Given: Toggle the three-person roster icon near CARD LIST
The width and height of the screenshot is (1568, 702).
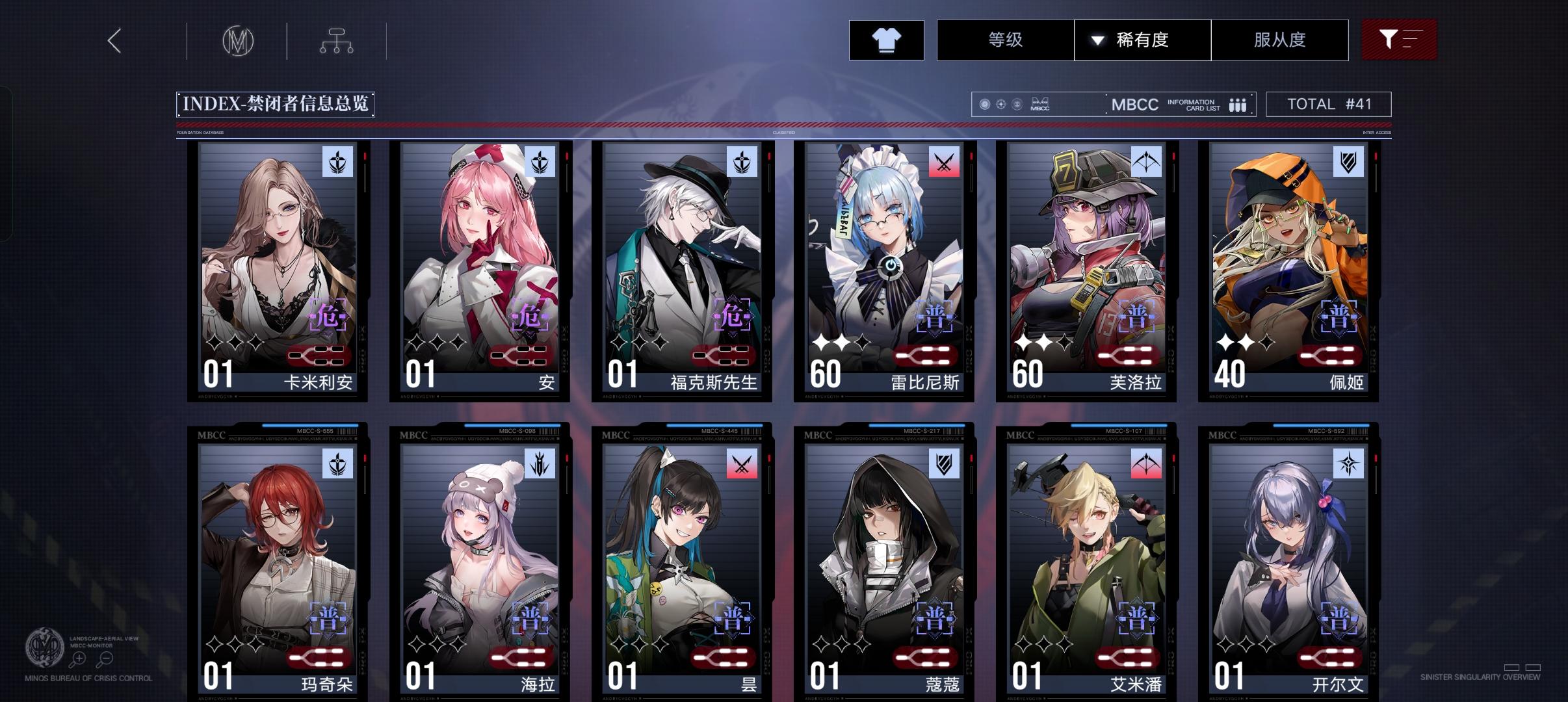Looking at the screenshot, I should (1237, 104).
